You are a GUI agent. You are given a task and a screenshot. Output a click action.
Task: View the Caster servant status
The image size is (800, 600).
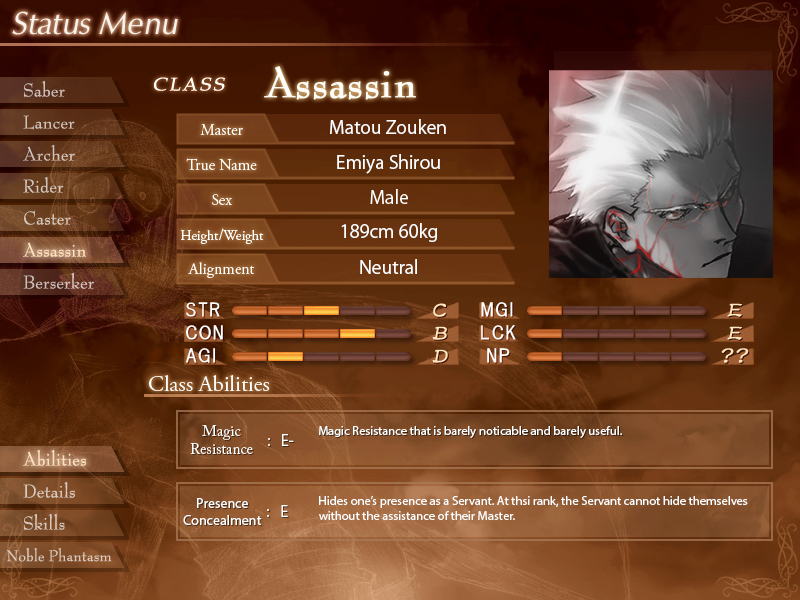47,219
